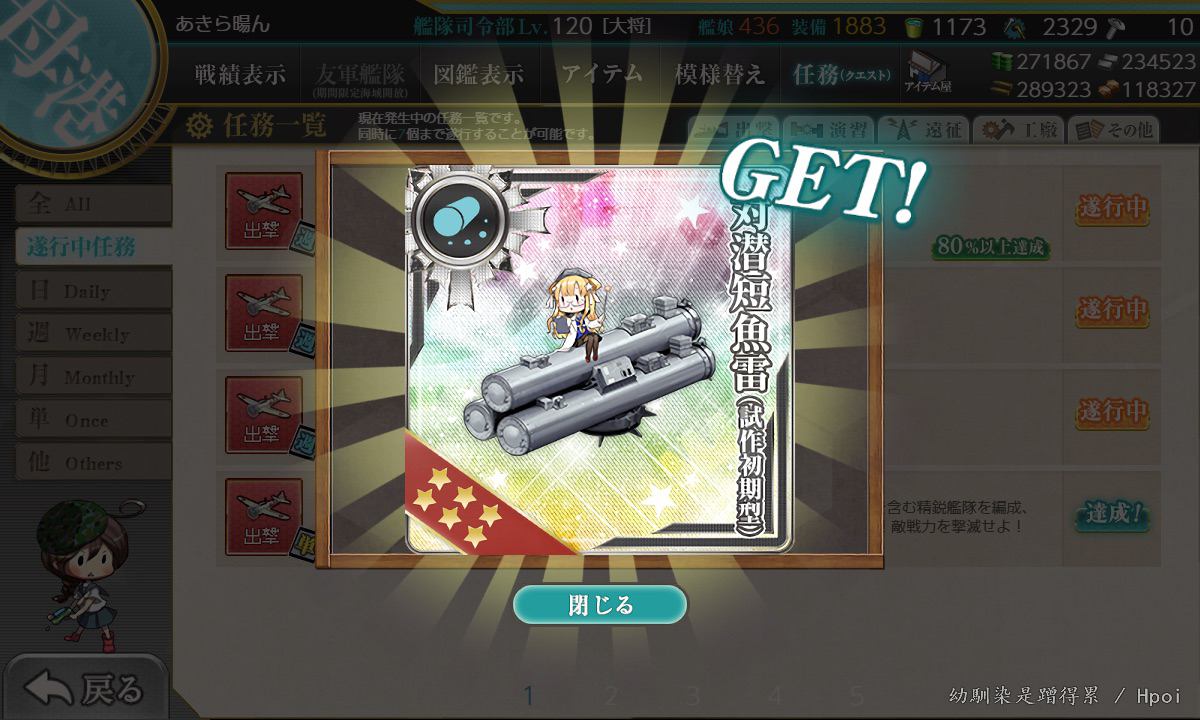Select the その他 category tab
Screen dimensions: 1200x720
[x=1113, y=130]
